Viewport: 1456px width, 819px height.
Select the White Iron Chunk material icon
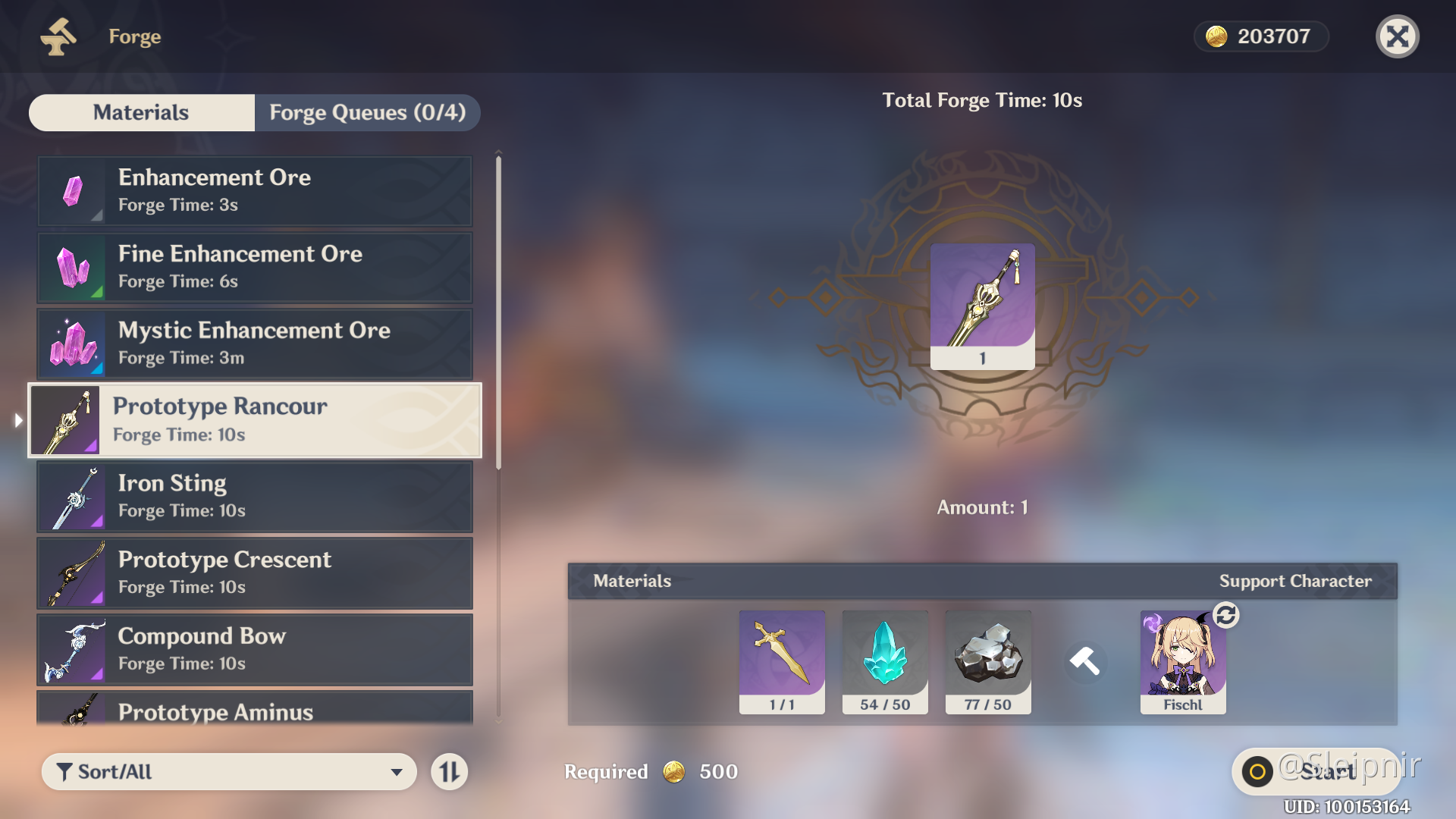(987, 658)
